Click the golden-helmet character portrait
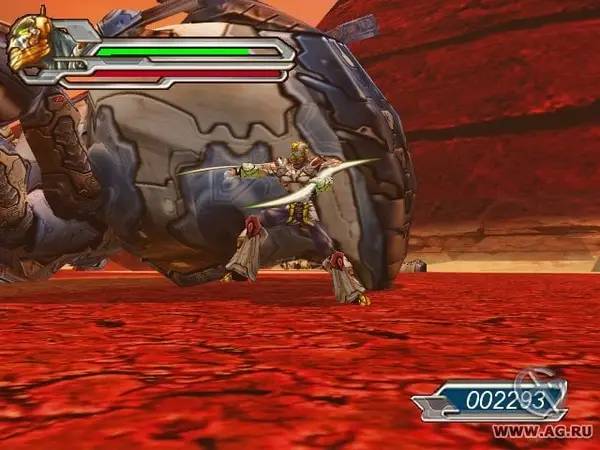This screenshot has height=450, width=600. [x=31, y=42]
